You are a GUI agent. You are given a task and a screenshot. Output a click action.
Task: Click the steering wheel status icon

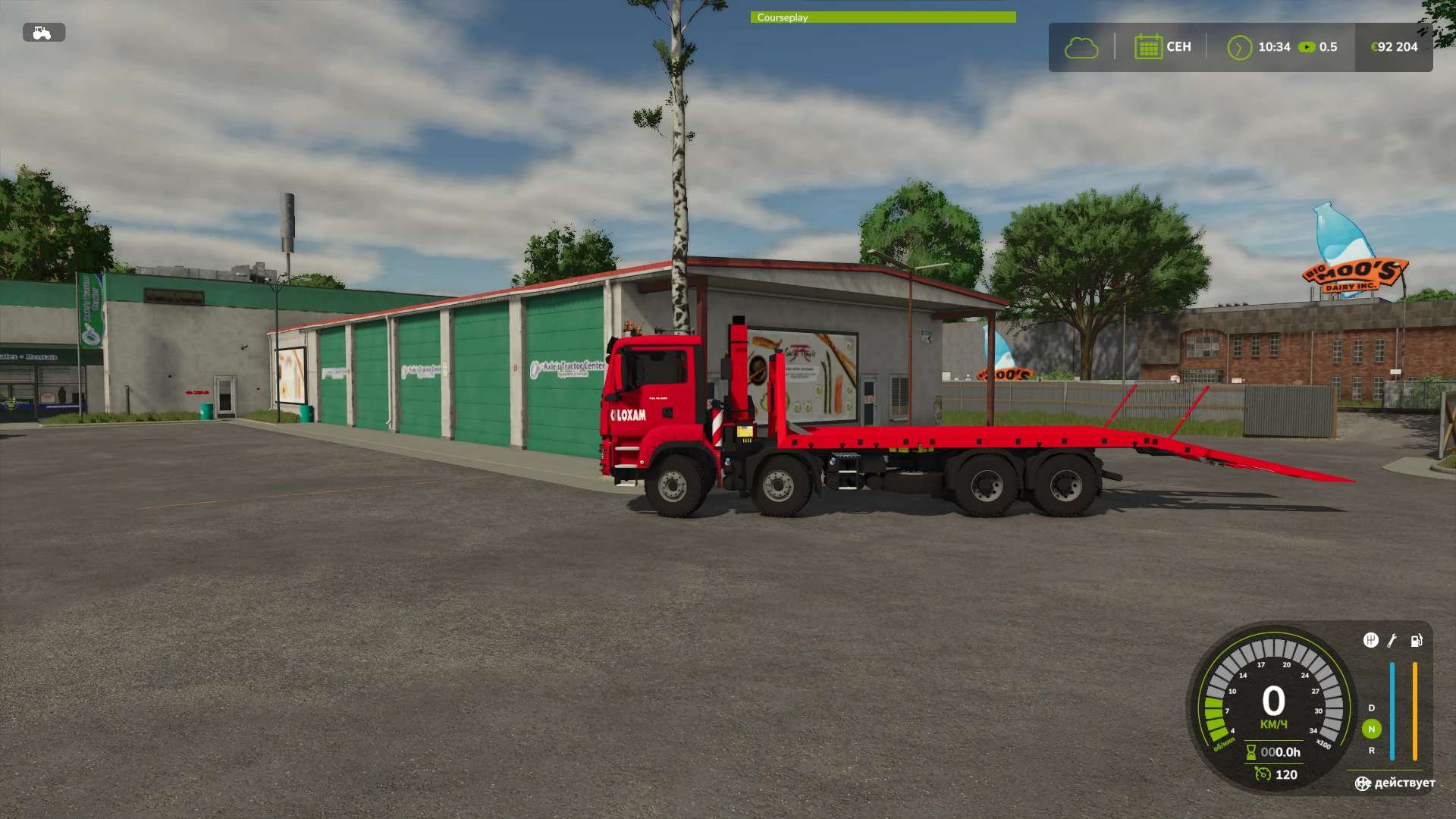[1363, 783]
